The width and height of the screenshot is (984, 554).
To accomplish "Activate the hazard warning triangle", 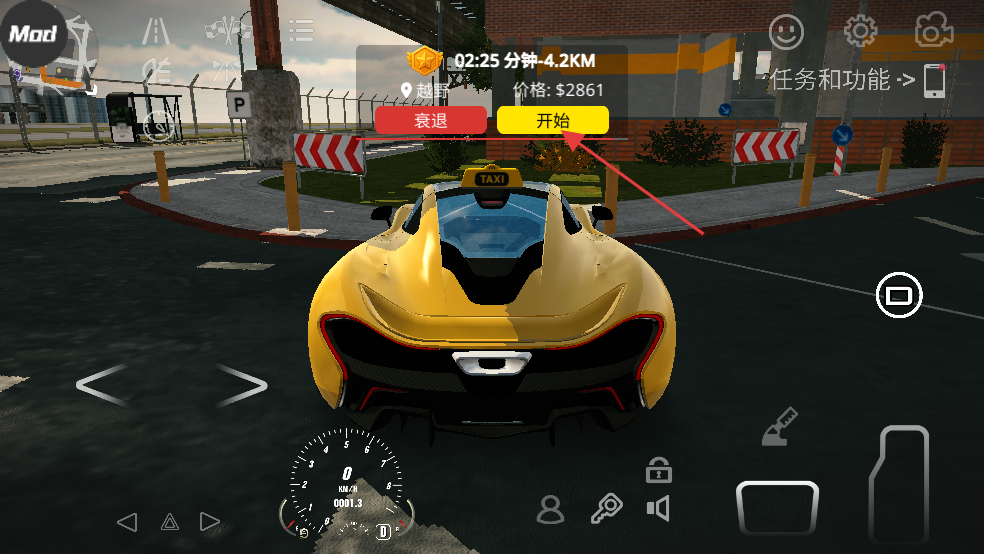I will 169,521.
